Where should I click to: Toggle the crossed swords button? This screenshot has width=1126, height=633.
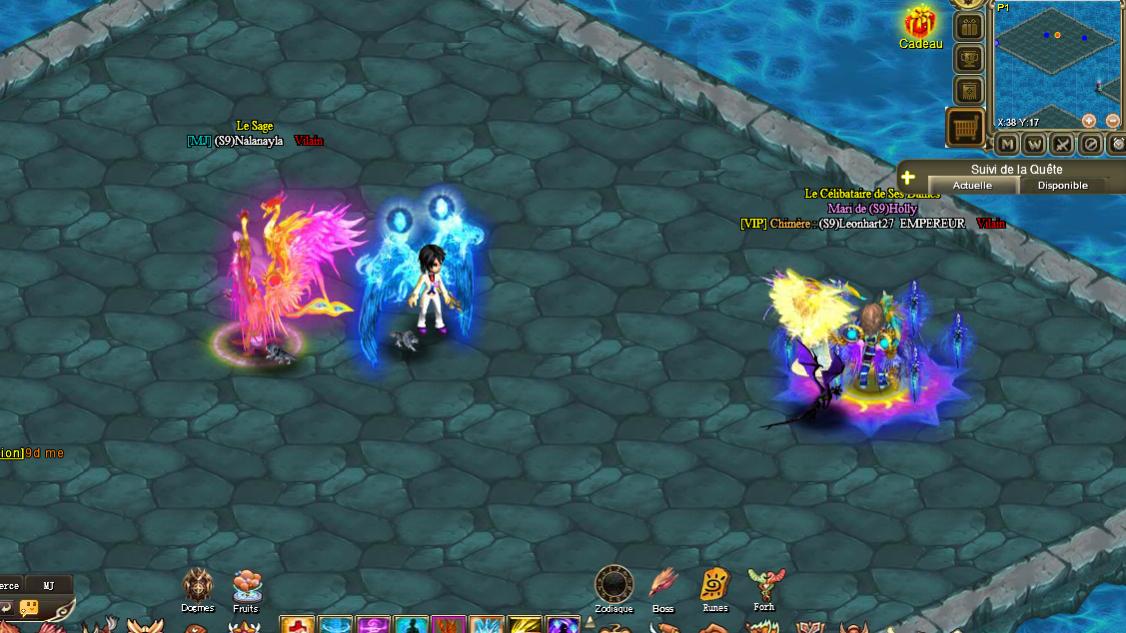click(x=1063, y=144)
